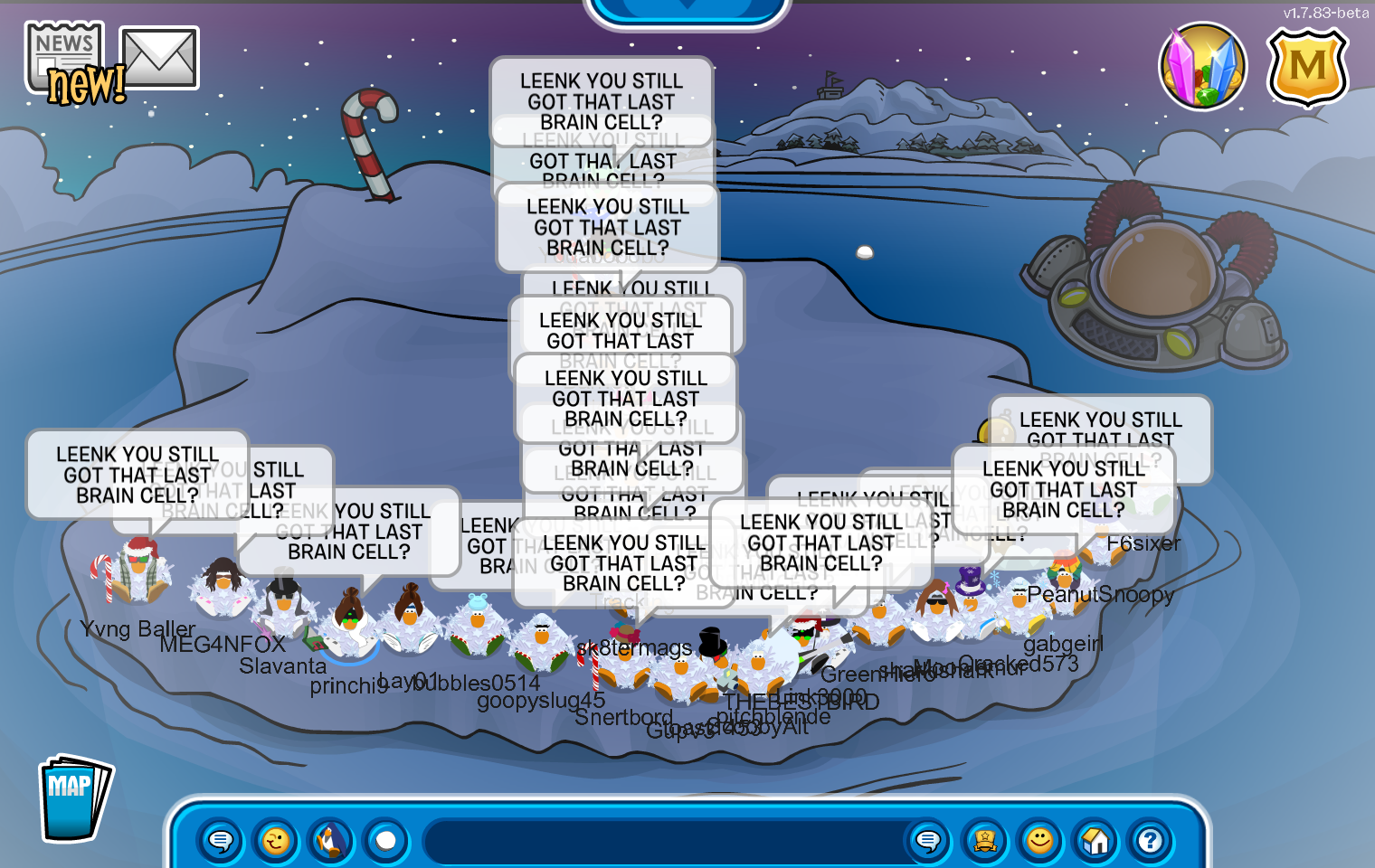The image size is (1375, 868).
Task: Open the moderator M badge
Action: point(1307,67)
